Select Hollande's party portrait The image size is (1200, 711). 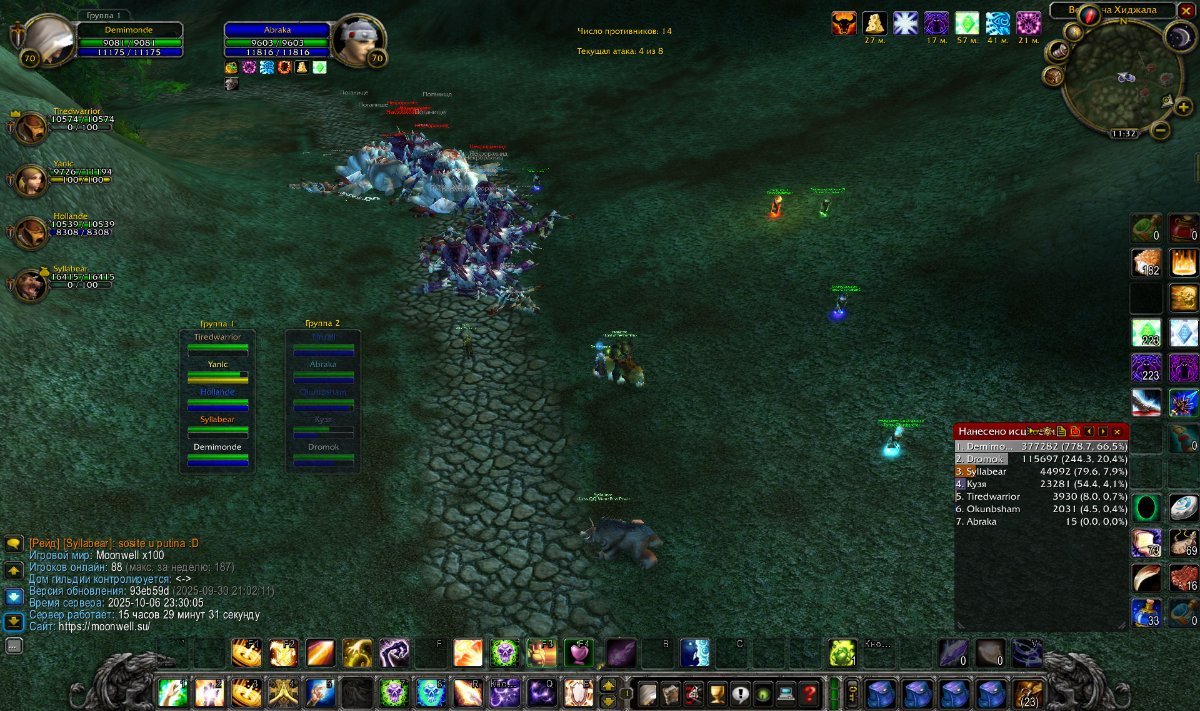[32, 232]
